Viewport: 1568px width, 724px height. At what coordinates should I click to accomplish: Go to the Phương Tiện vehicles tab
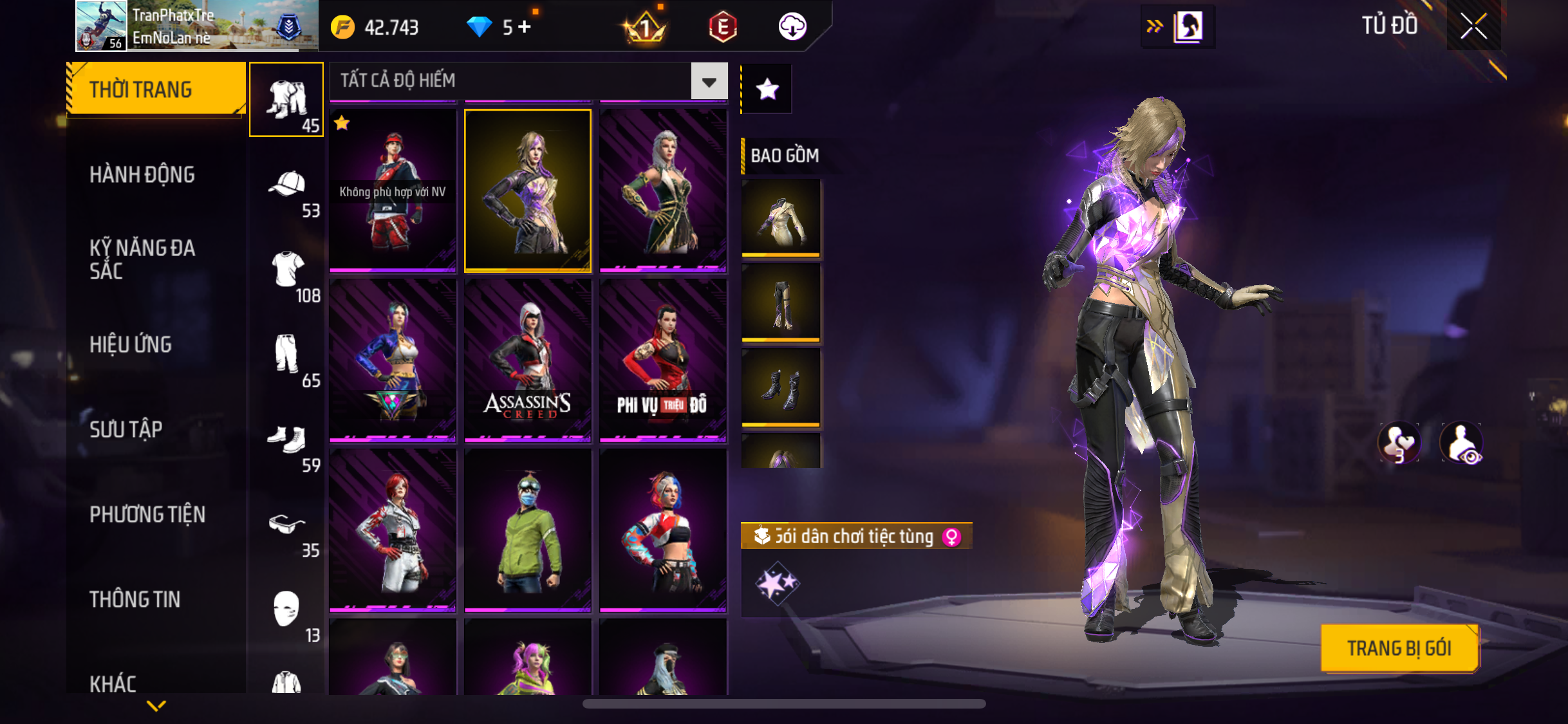(x=147, y=514)
